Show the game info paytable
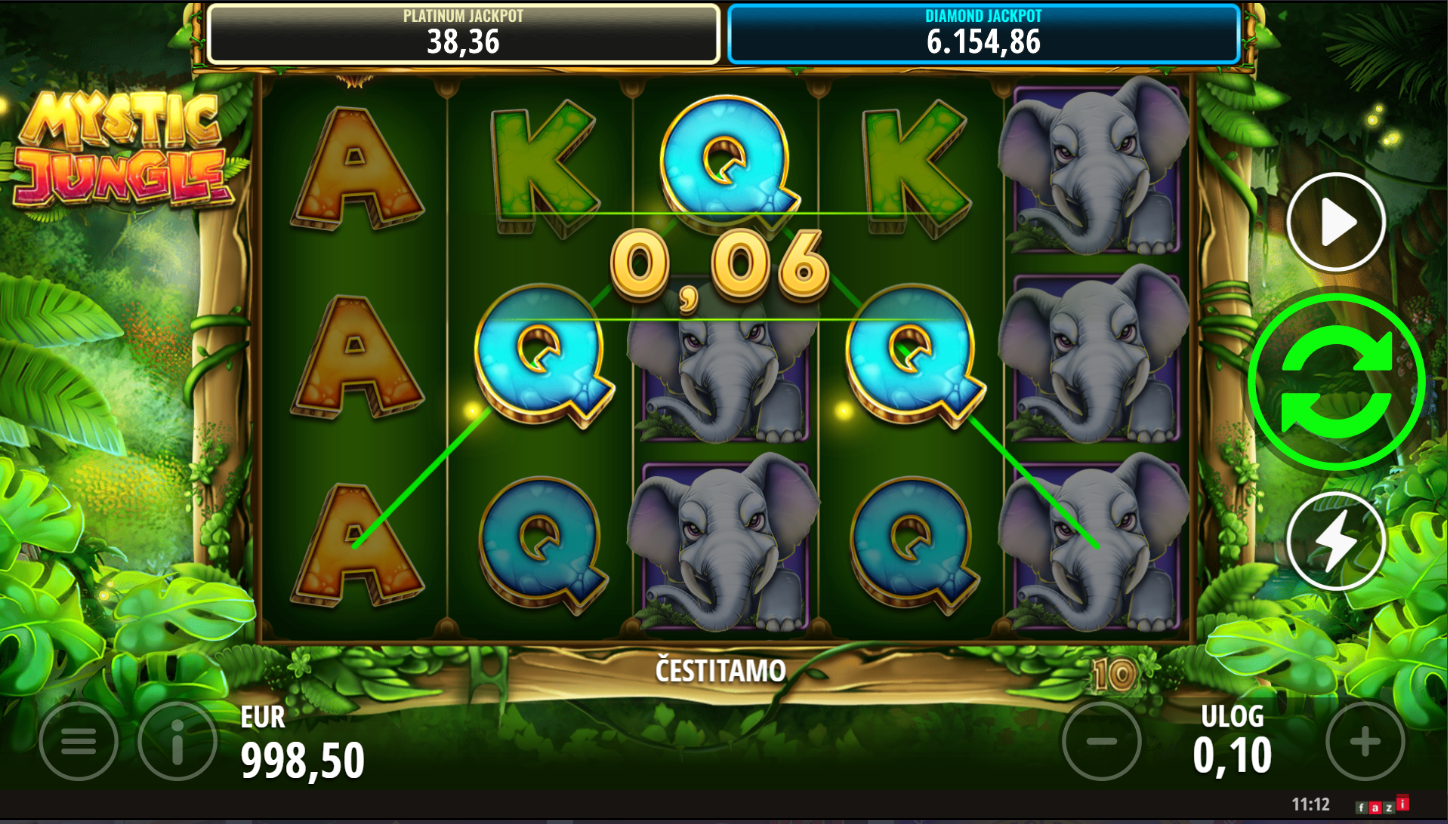1448x824 pixels. (x=178, y=741)
